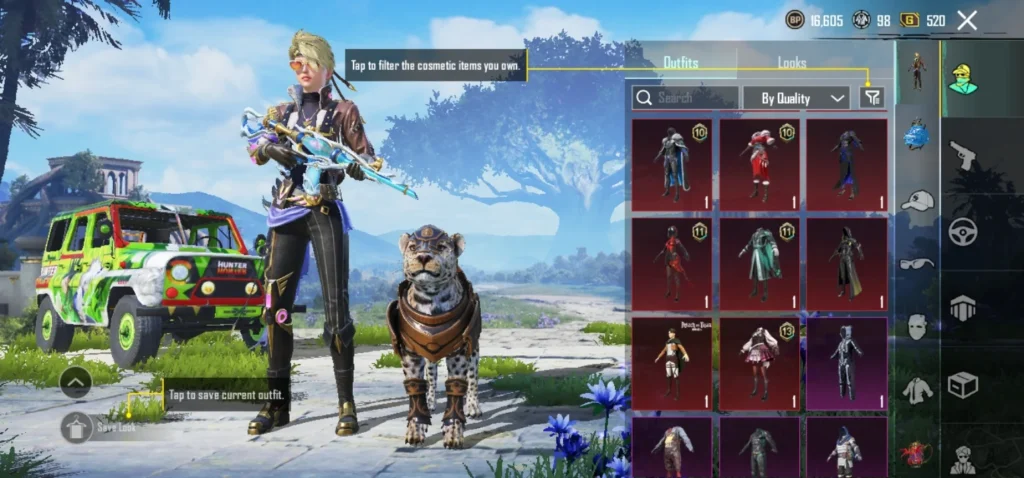Switch to the Outfits tab
The width and height of the screenshot is (1024, 478).
(x=681, y=62)
